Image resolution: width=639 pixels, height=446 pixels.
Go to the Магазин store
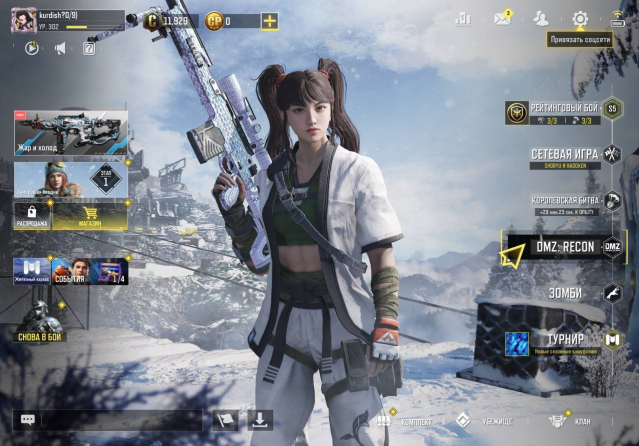89,213
